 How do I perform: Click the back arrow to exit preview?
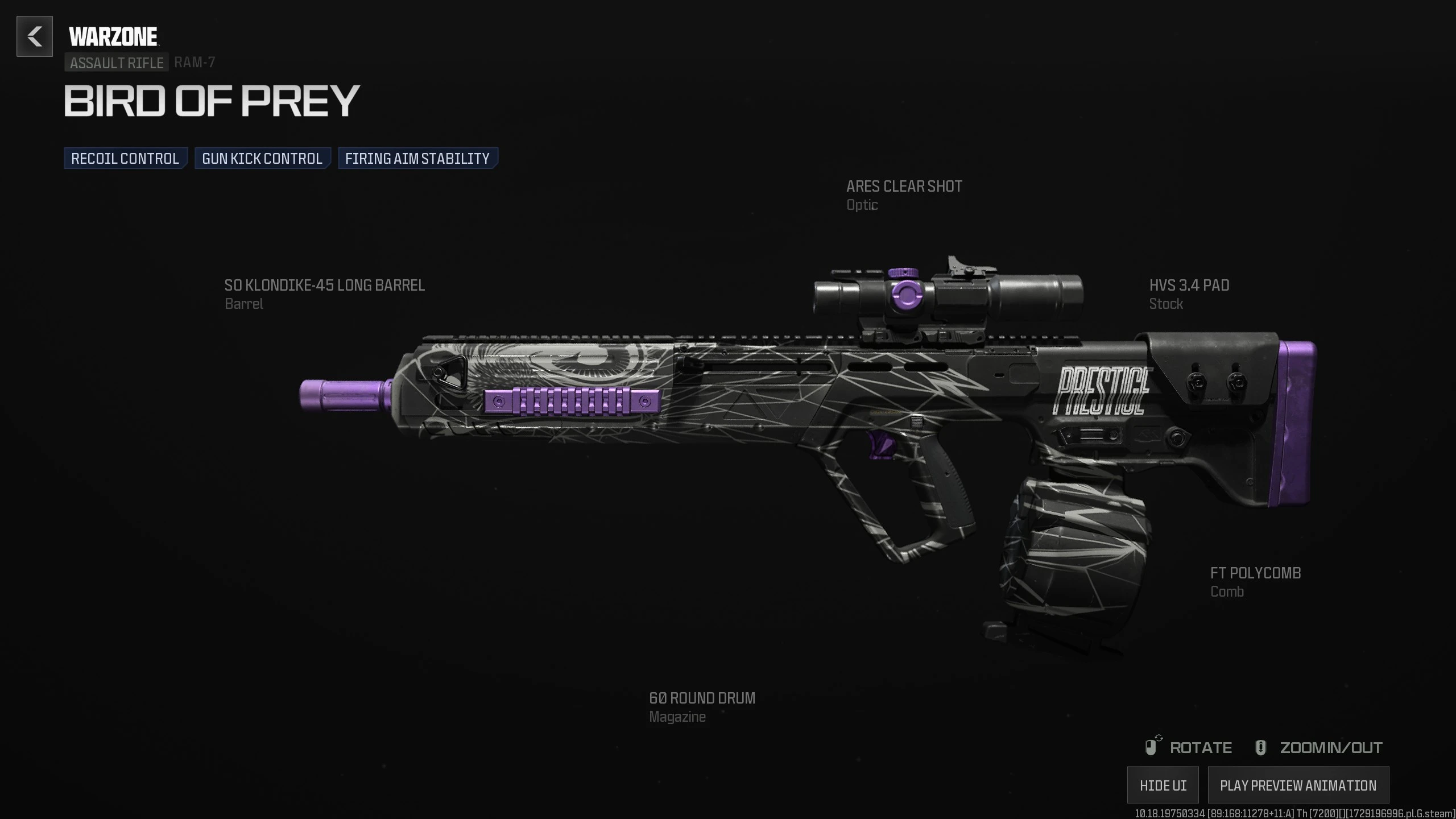coord(34,37)
